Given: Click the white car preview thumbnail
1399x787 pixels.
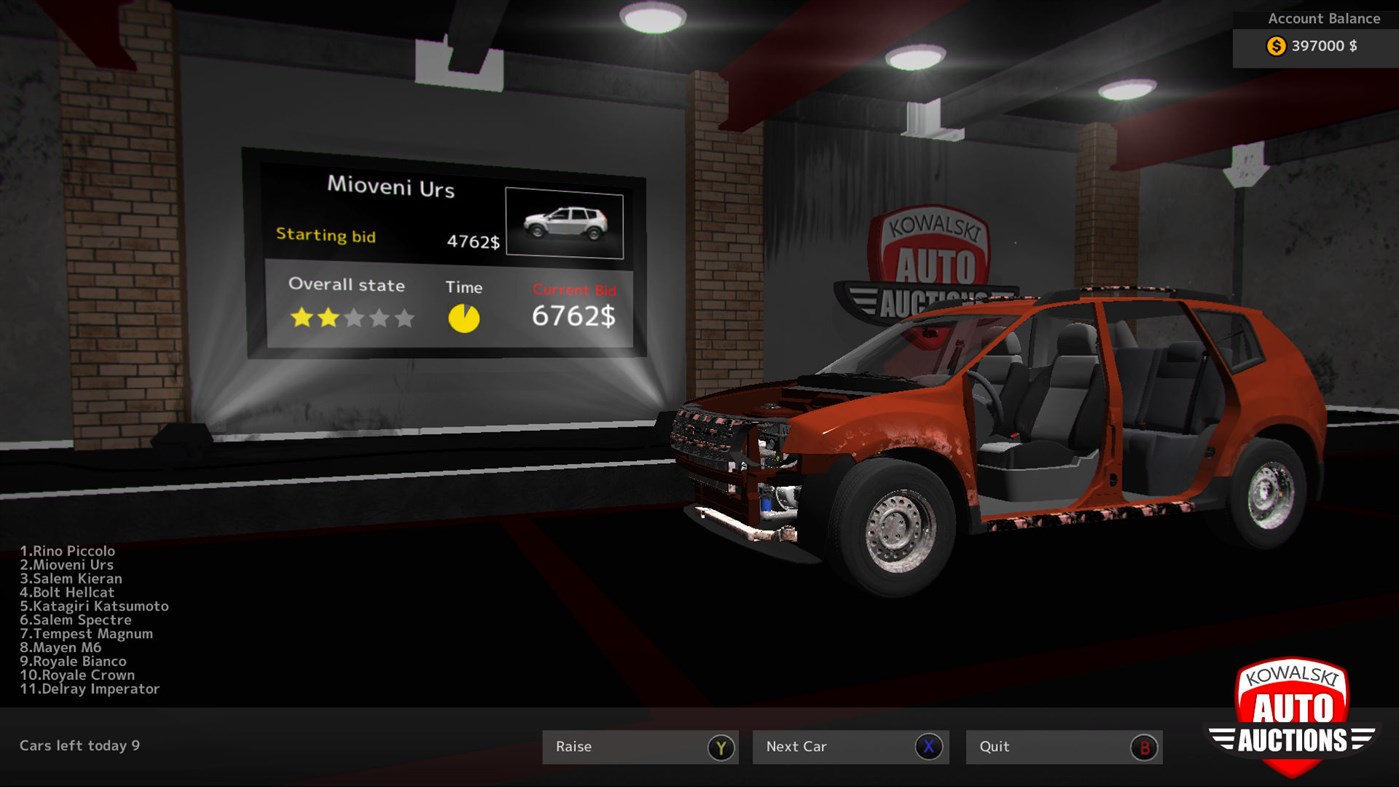Looking at the screenshot, I should (x=564, y=222).
